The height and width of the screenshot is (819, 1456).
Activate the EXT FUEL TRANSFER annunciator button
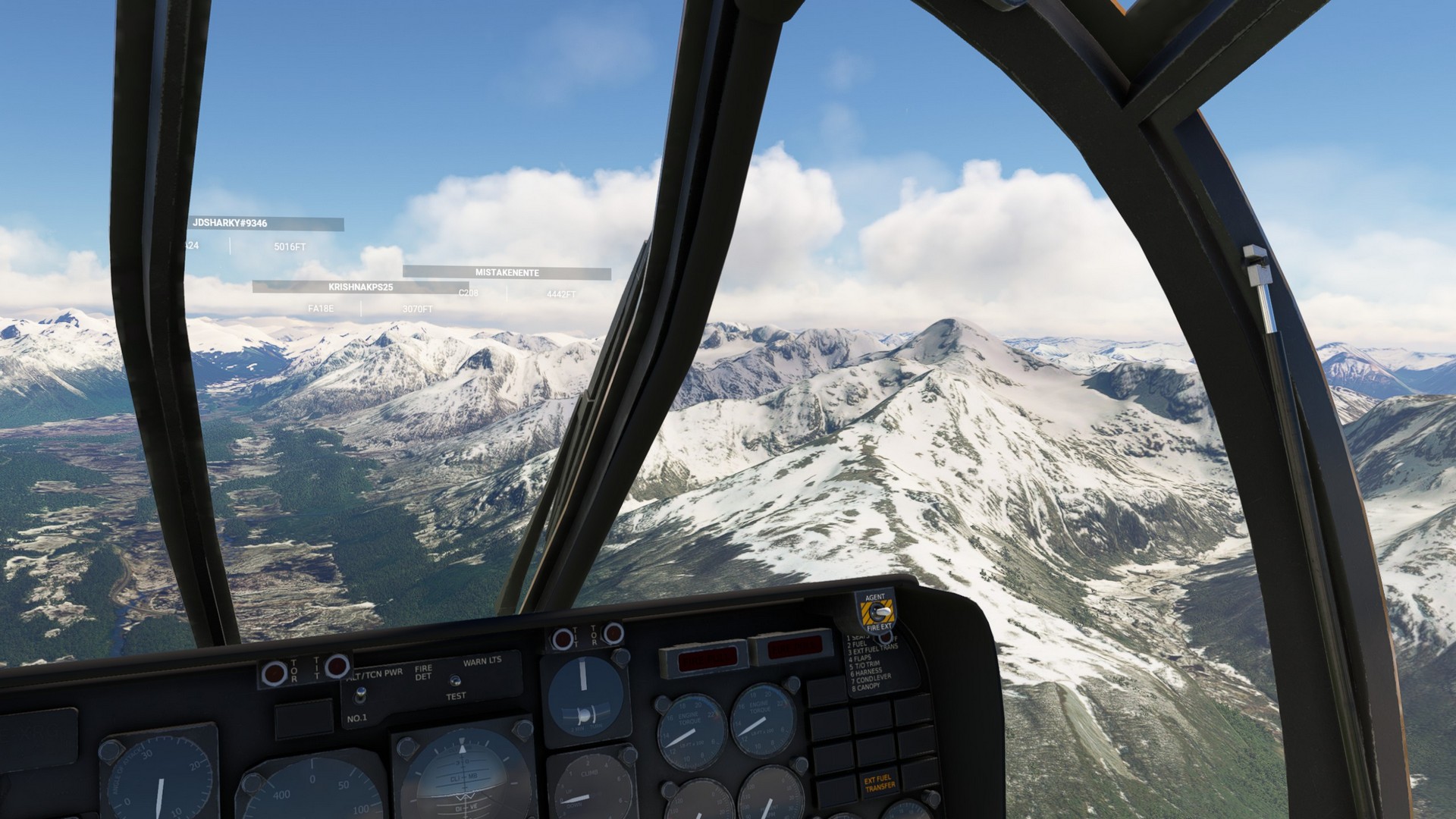coord(880,783)
